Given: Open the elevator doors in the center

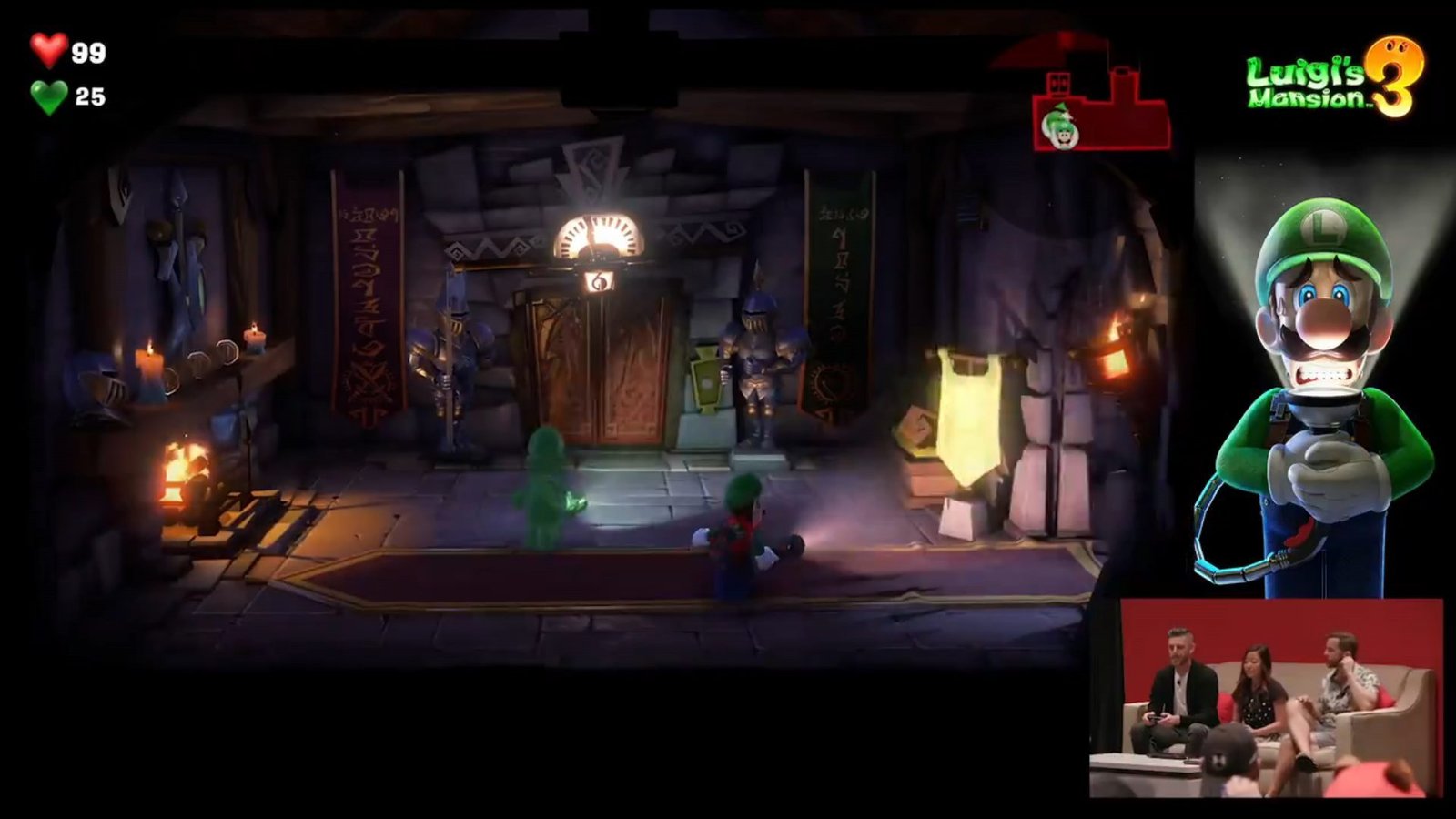Looking at the screenshot, I should click(605, 373).
